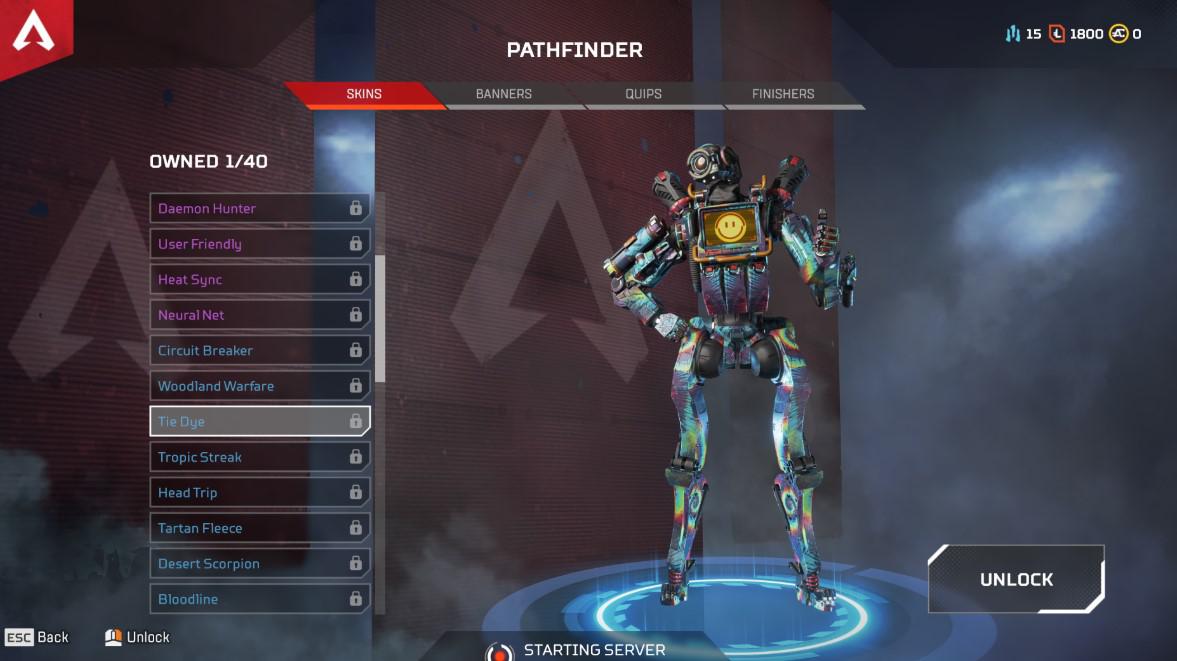Show the Quips tab
This screenshot has width=1177, height=661.
(643, 94)
